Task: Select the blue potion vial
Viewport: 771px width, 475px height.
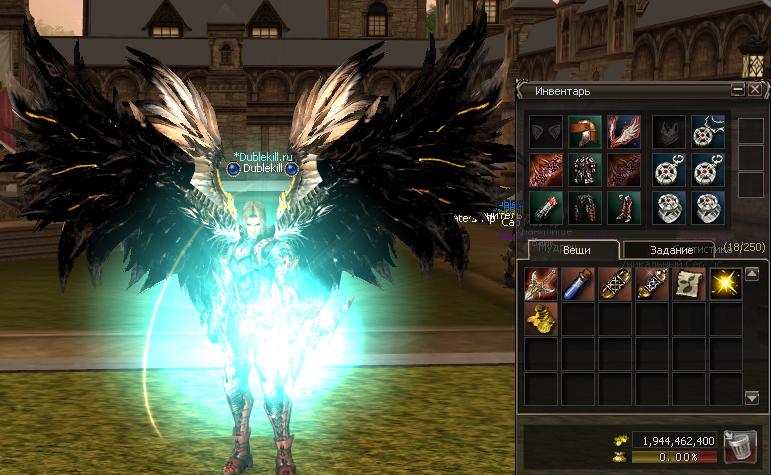Action: point(578,283)
